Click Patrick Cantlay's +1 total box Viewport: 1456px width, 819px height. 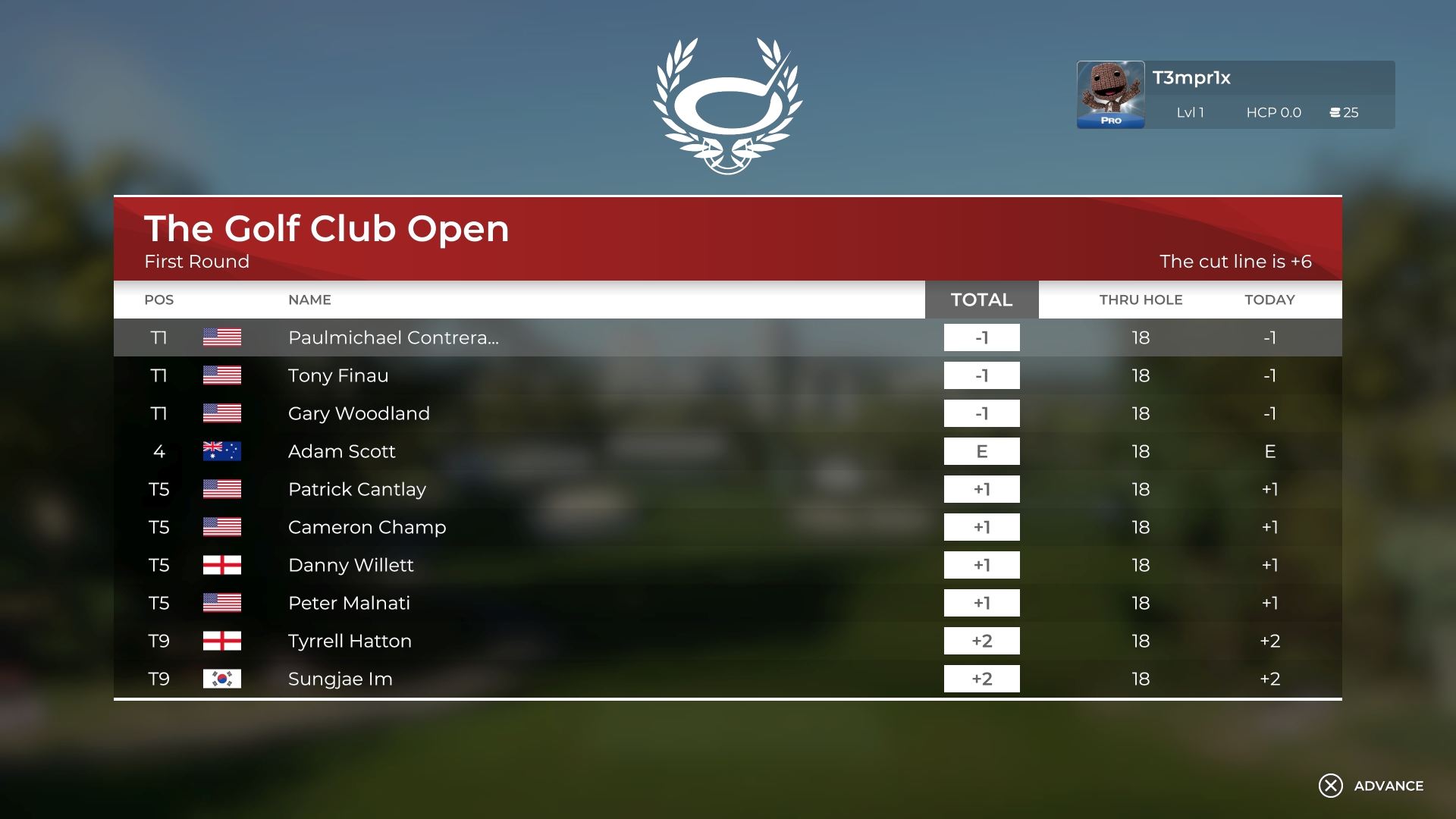click(981, 489)
